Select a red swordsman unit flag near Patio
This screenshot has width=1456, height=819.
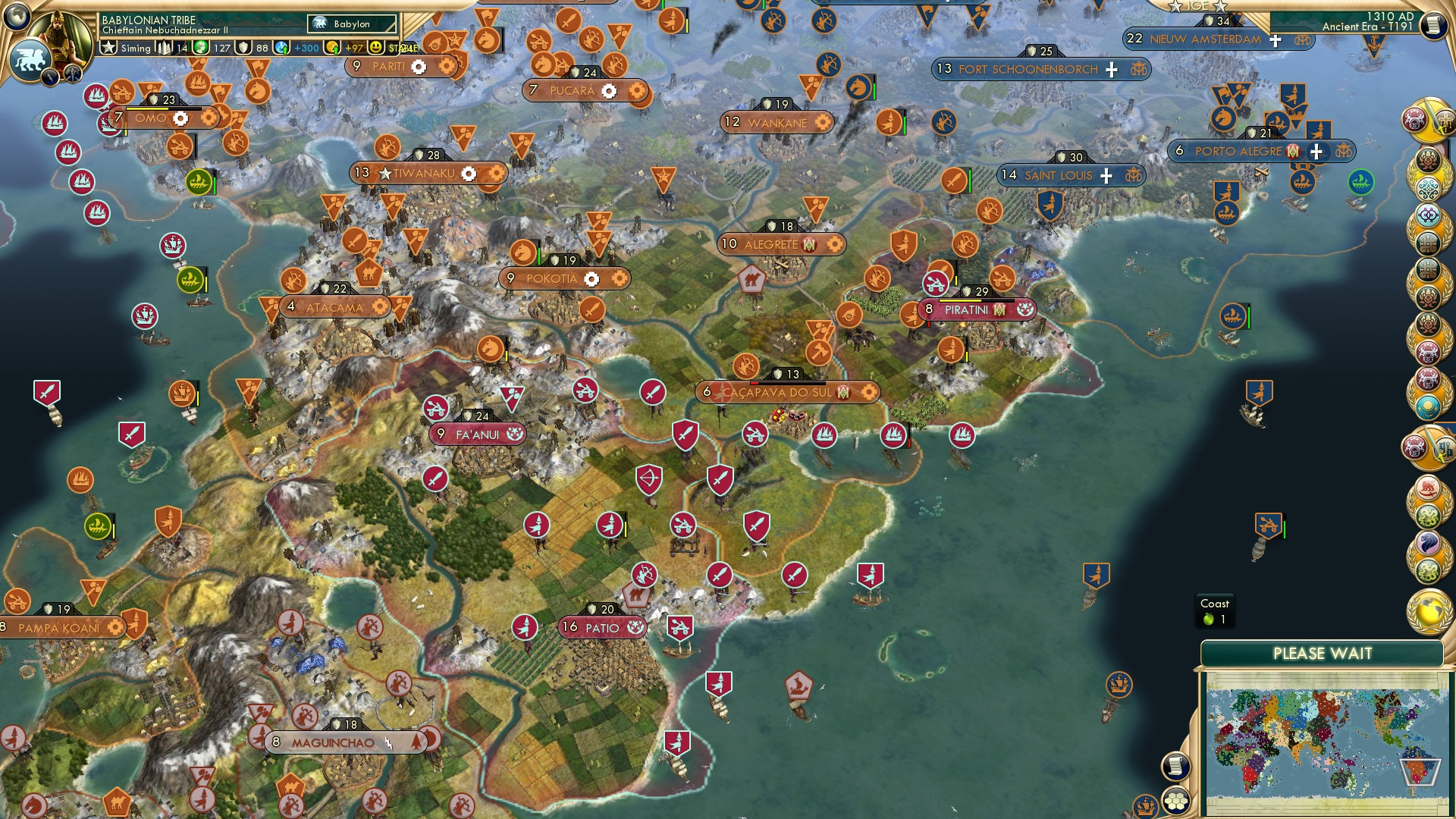720,573
